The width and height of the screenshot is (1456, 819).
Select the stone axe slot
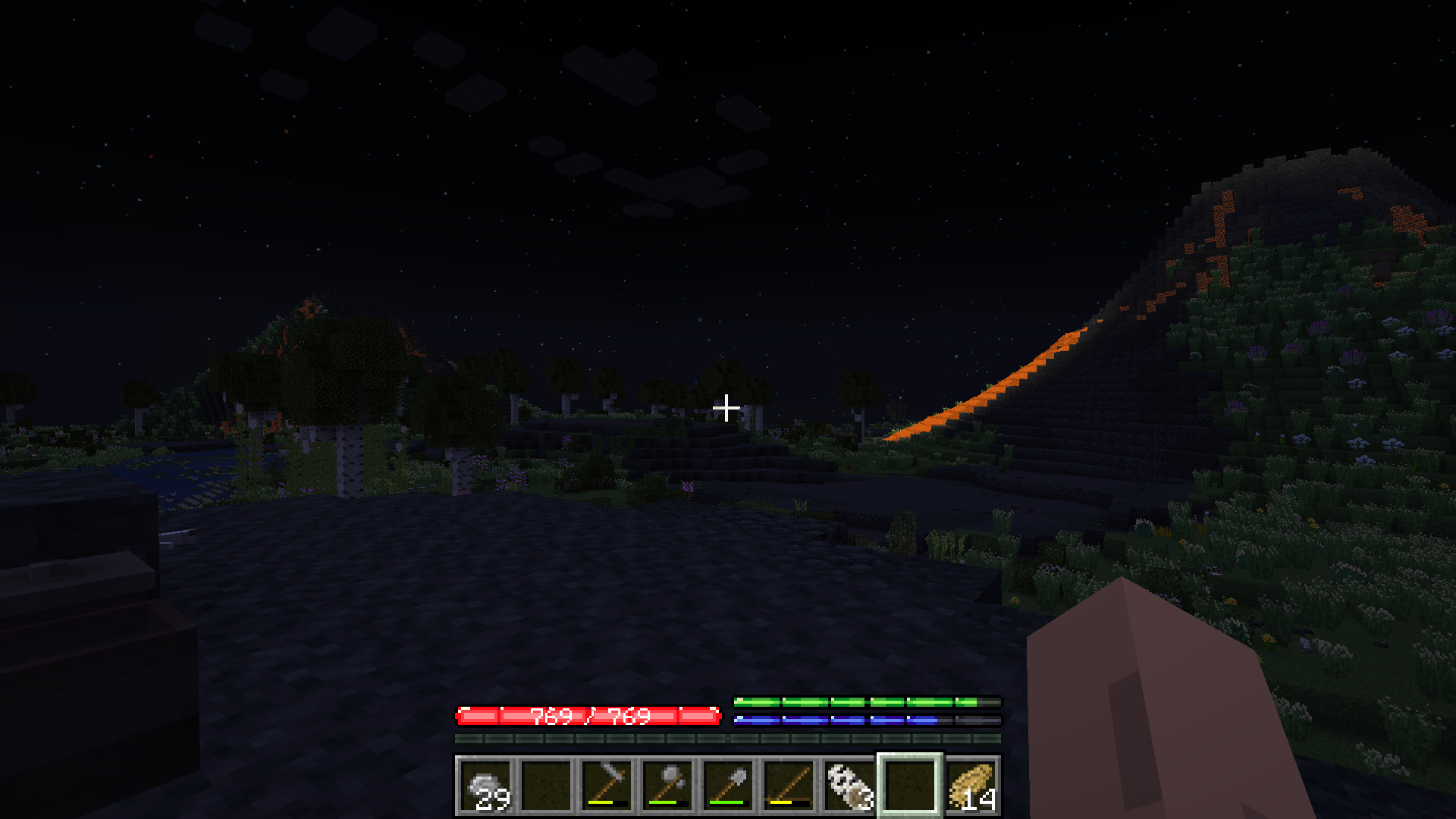coord(667,786)
